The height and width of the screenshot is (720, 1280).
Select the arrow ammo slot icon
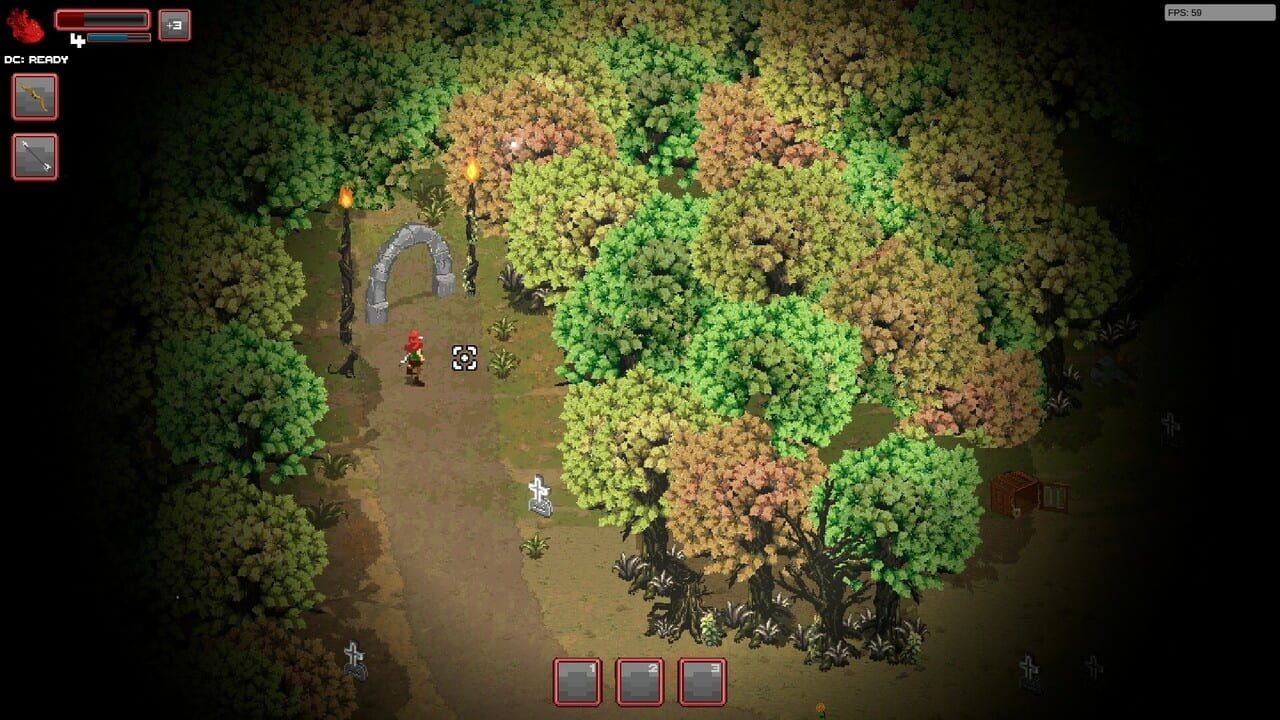(34, 157)
